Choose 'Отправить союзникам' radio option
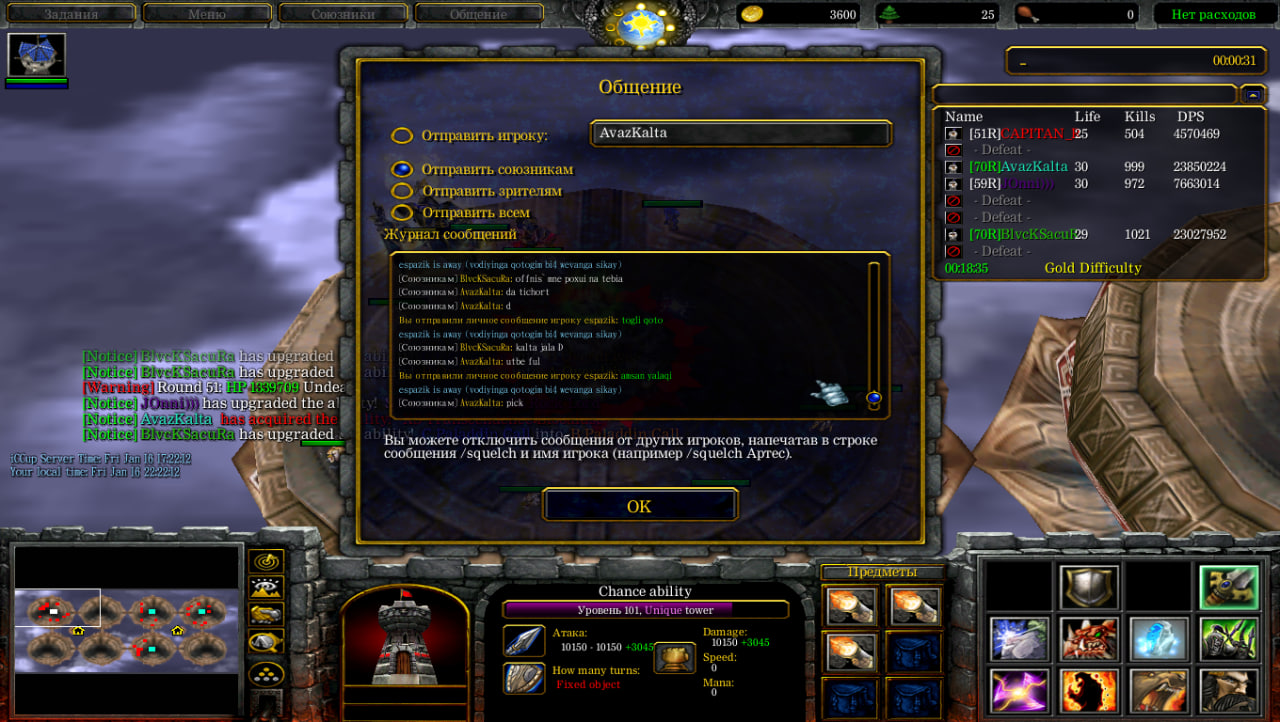 [402, 170]
